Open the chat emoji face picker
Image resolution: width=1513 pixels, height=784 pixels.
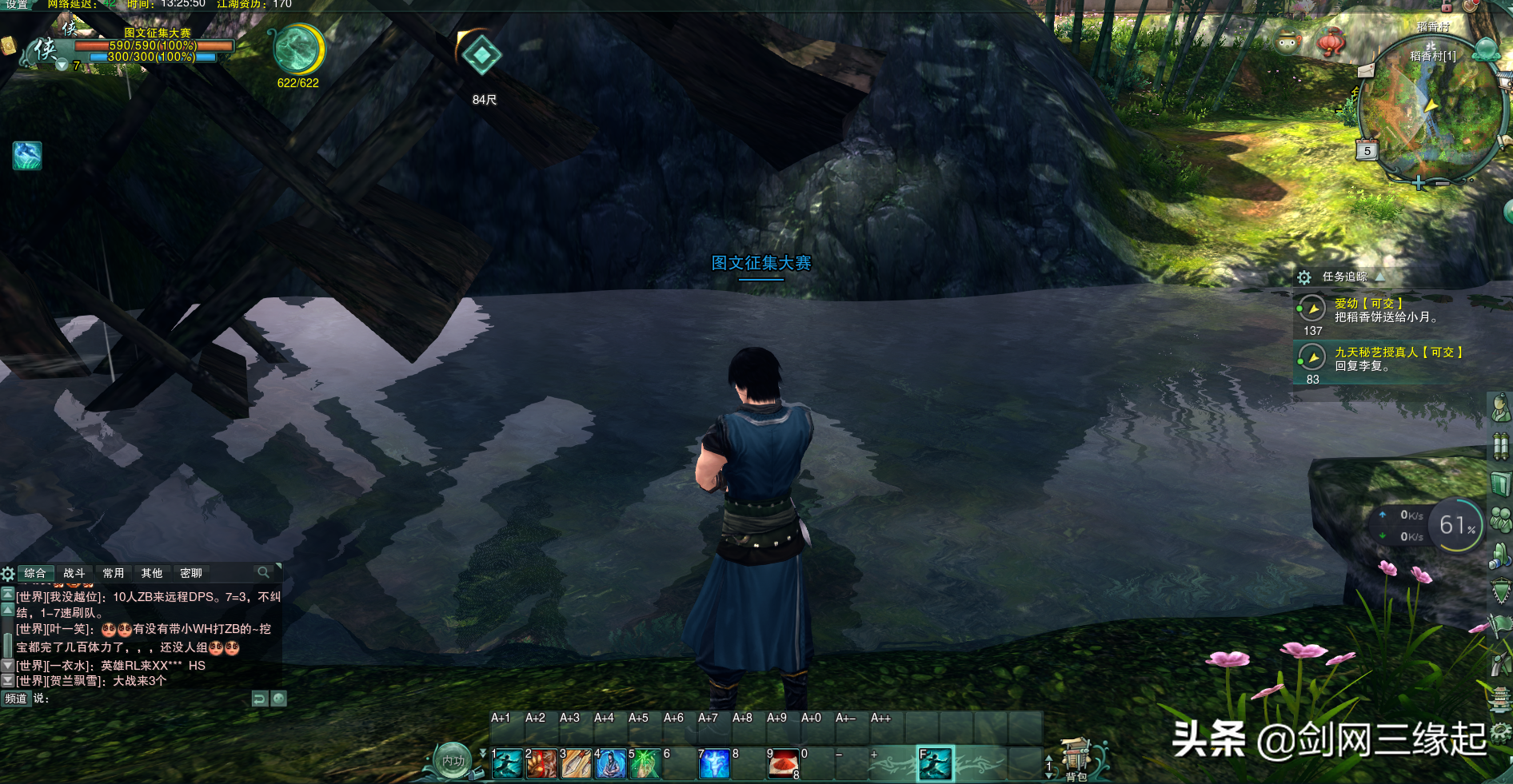click(x=278, y=698)
